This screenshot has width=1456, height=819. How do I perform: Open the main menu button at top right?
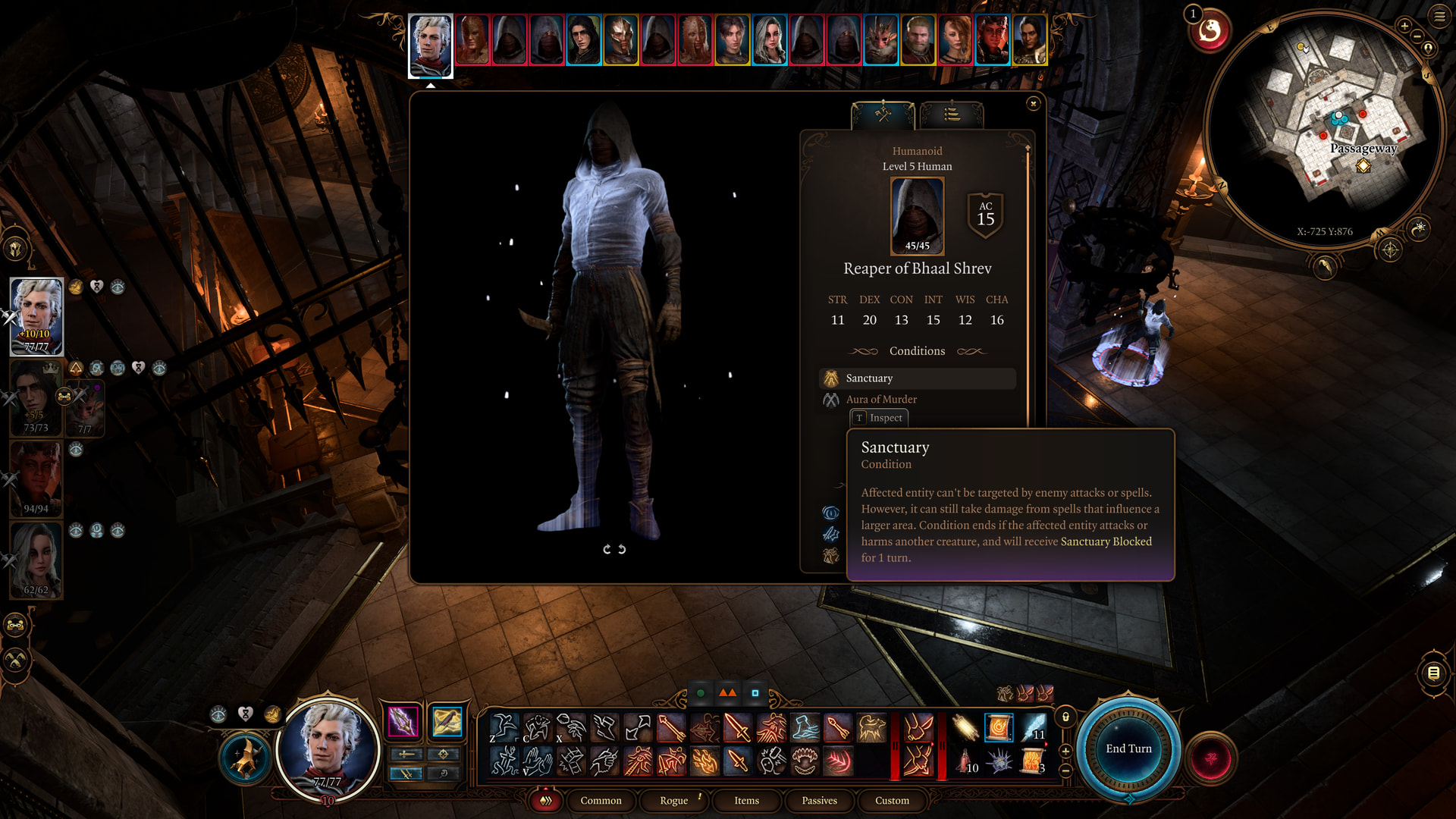(1439, 17)
